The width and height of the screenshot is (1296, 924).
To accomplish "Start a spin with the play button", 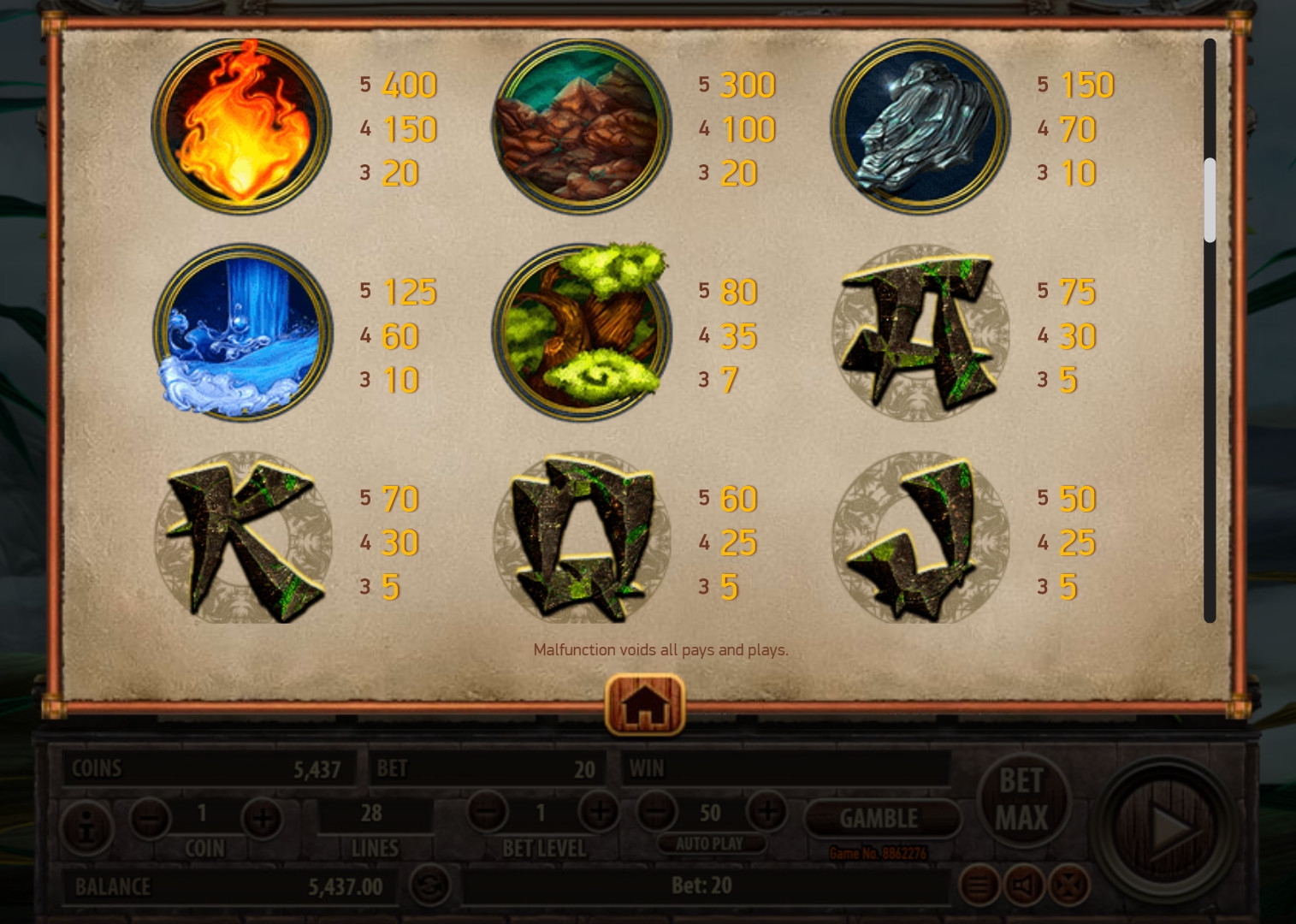I will tap(1168, 827).
